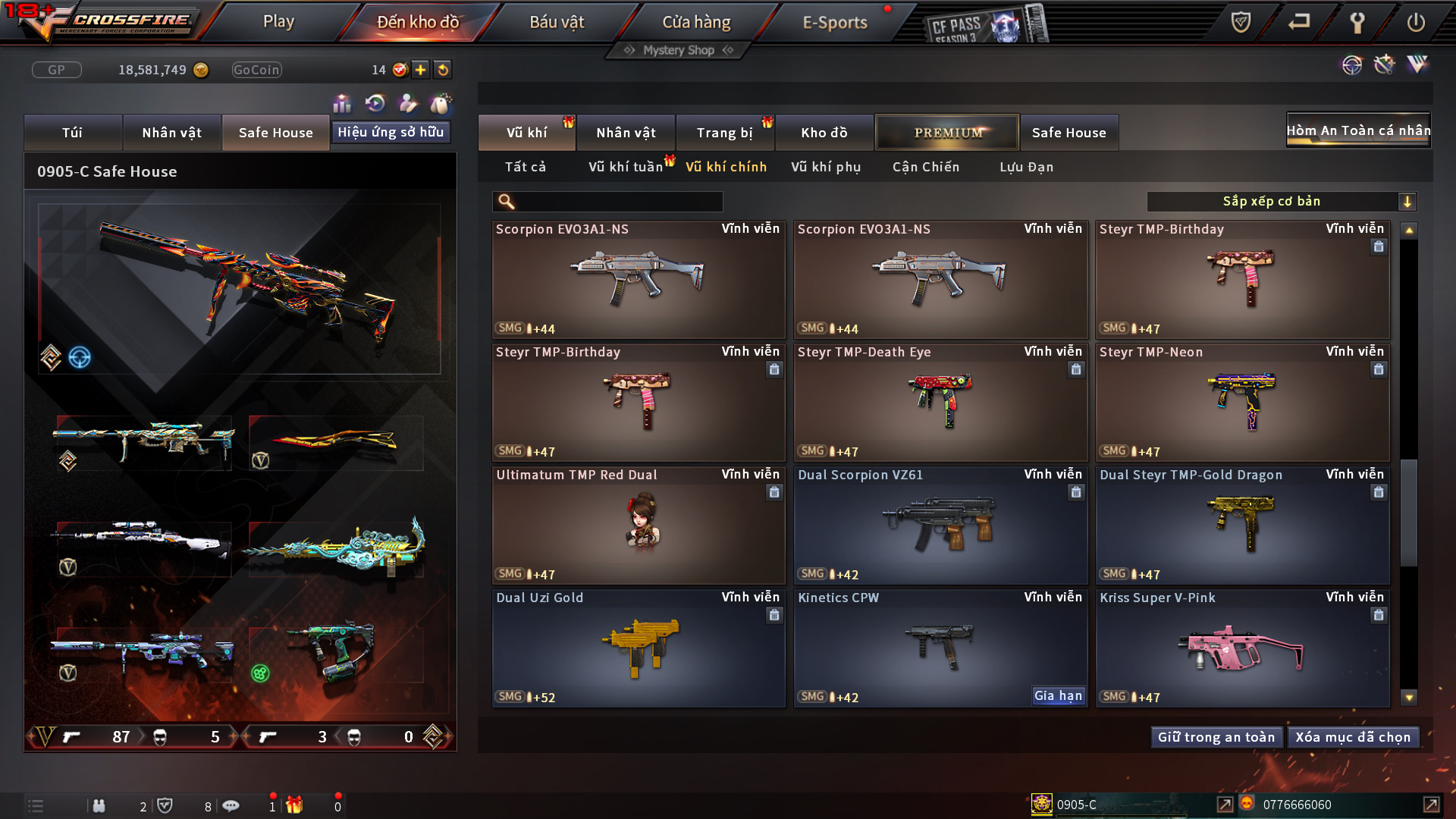Screen dimensions: 1456x819
Task: Select the Dual Uzi Gold weapon
Action: click(x=638, y=648)
